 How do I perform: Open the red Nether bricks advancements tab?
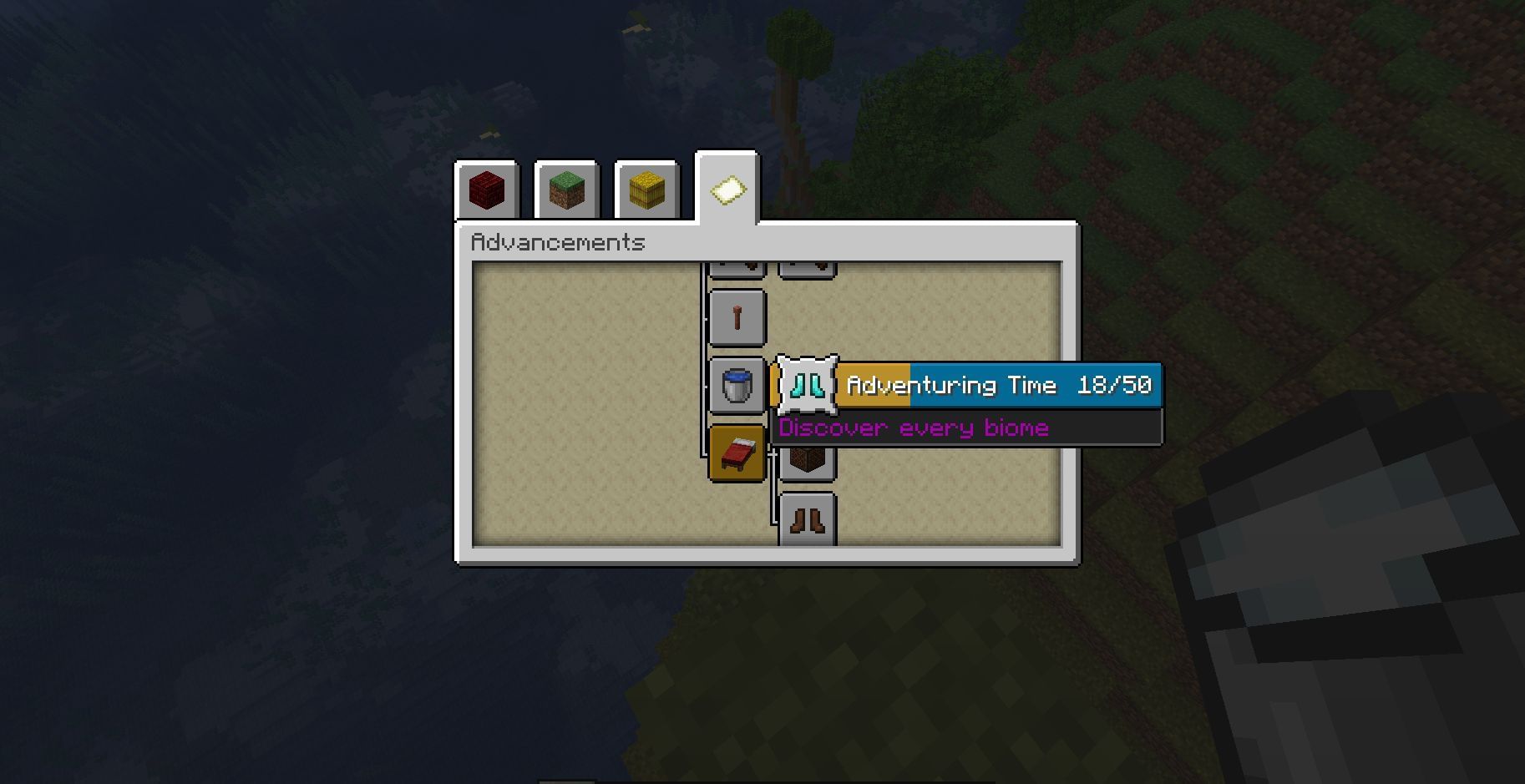pos(487,190)
